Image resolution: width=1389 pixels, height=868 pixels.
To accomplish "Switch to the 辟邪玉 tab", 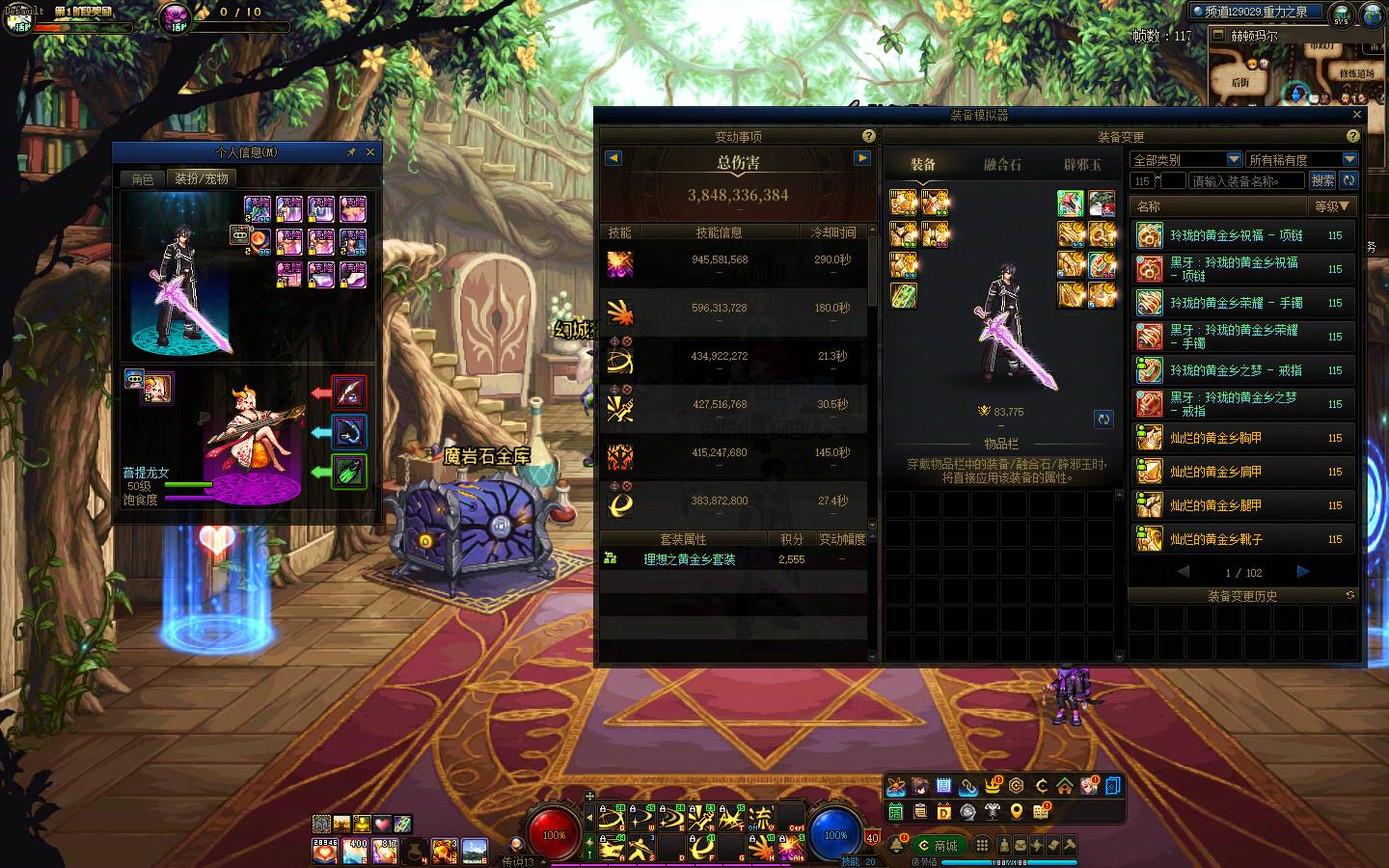I will (1081, 165).
